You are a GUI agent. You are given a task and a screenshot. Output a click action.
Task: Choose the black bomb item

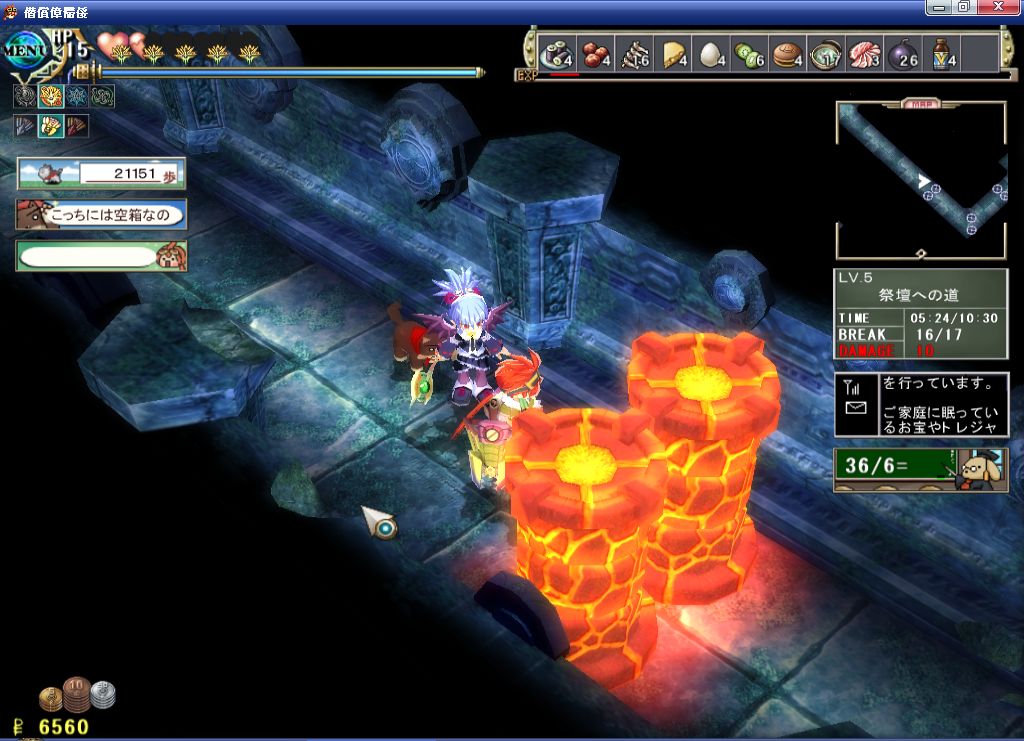[x=904, y=54]
